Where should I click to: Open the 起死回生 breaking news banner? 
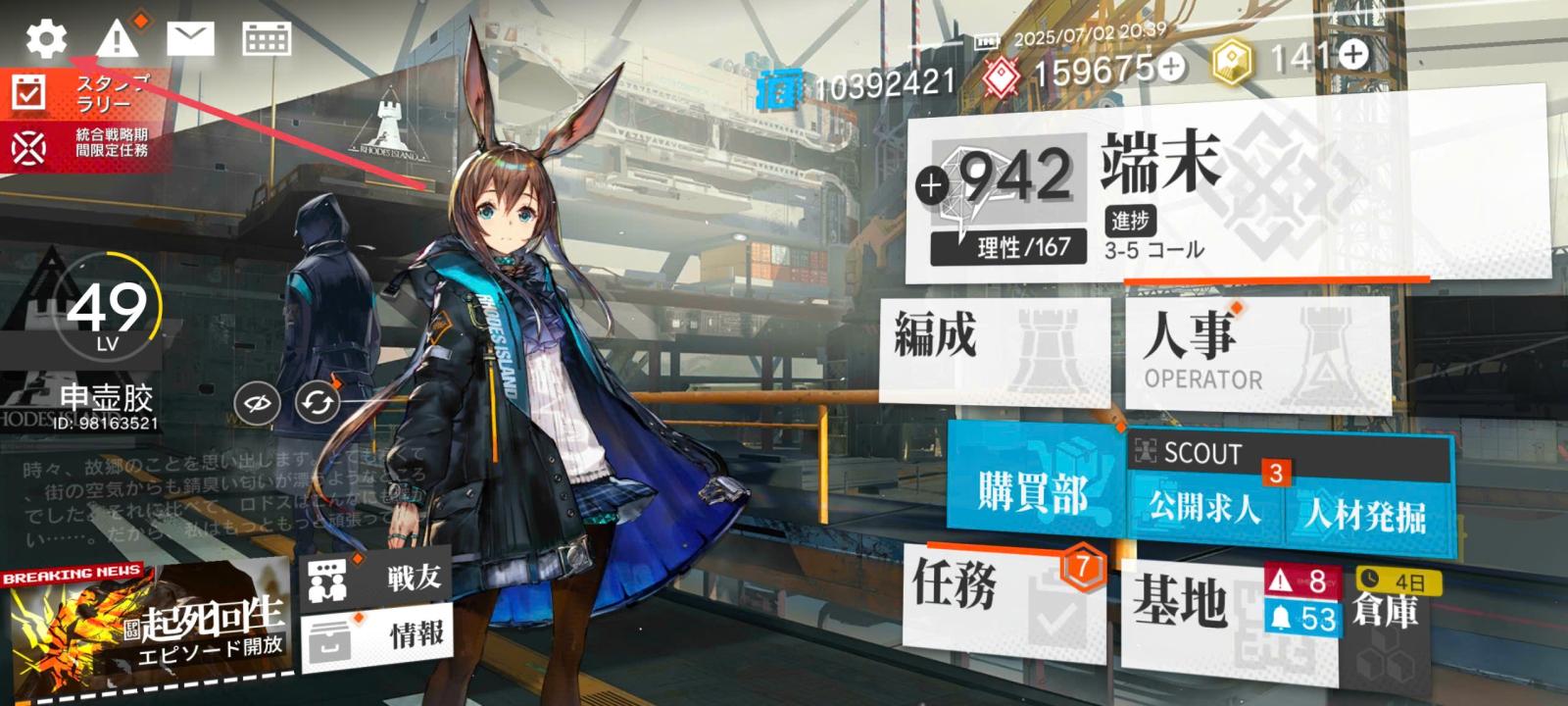tap(147, 628)
